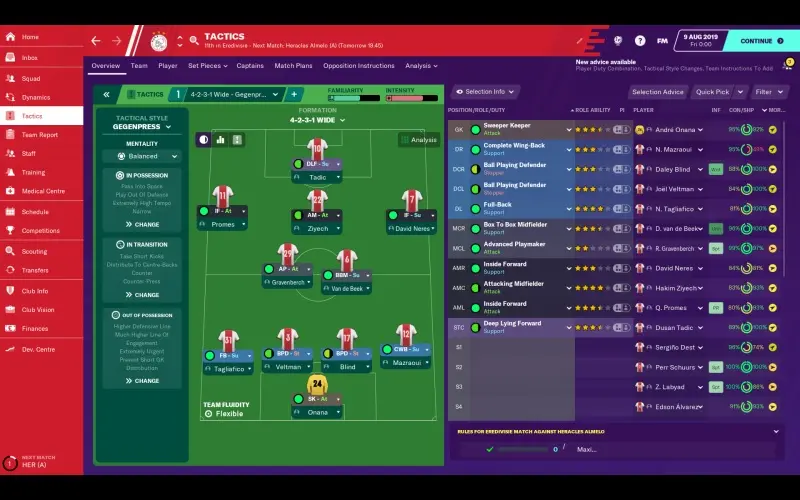Open the Captains tab
Viewport: 800px width, 500px height.
(x=250, y=66)
